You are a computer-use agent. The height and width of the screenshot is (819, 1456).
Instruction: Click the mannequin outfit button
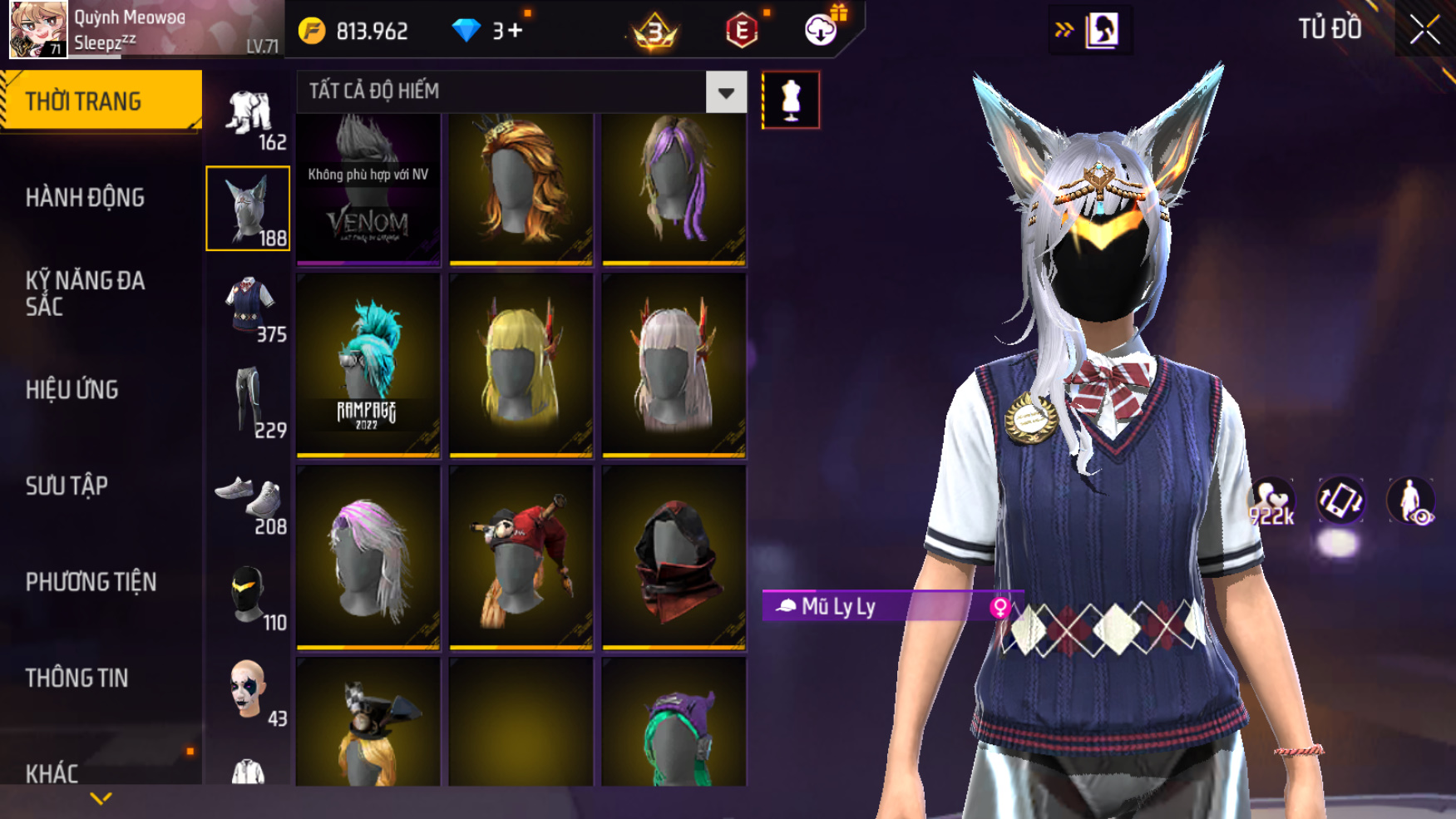(790, 101)
